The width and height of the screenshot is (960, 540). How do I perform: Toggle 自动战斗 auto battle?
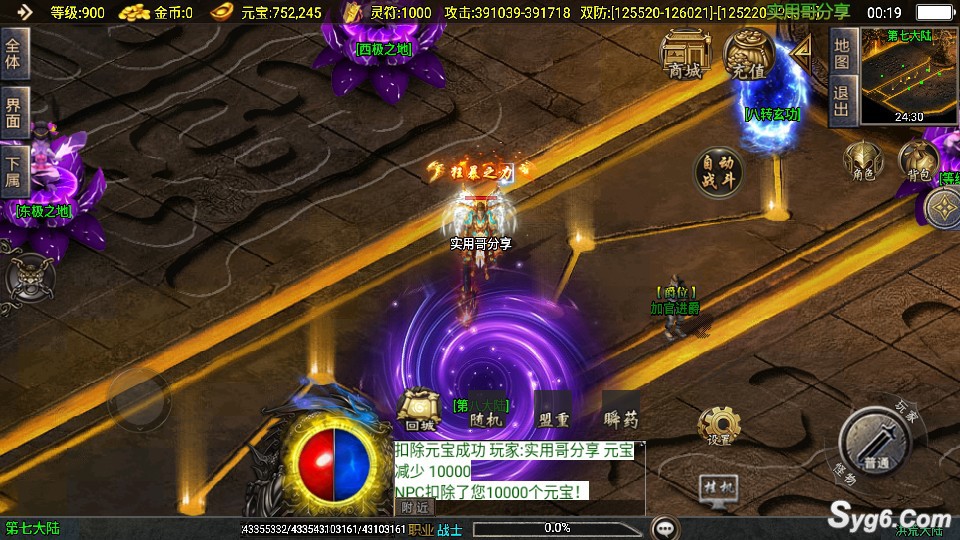click(720, 174)
